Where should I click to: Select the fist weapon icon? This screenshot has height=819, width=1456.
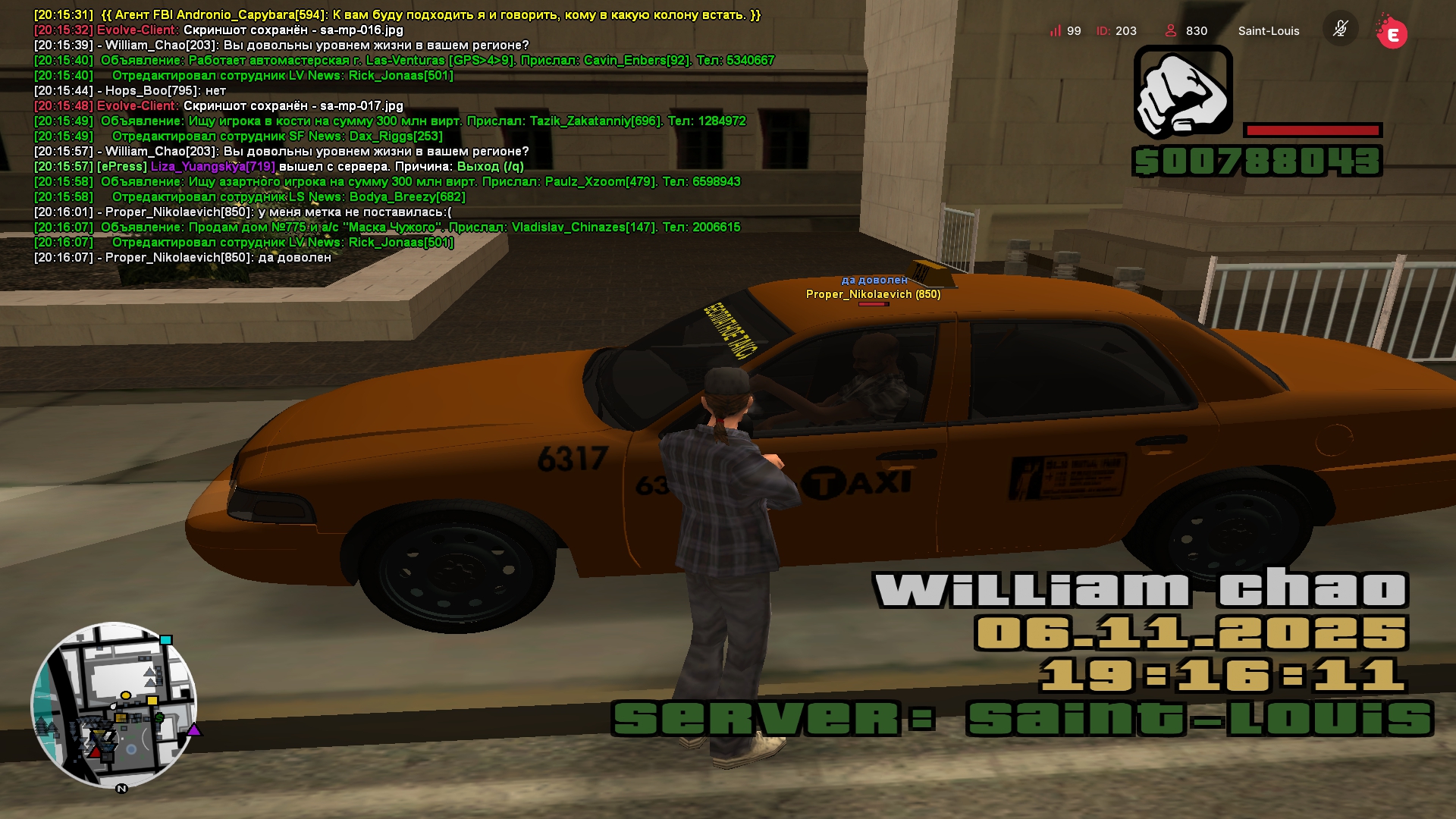1183,93
